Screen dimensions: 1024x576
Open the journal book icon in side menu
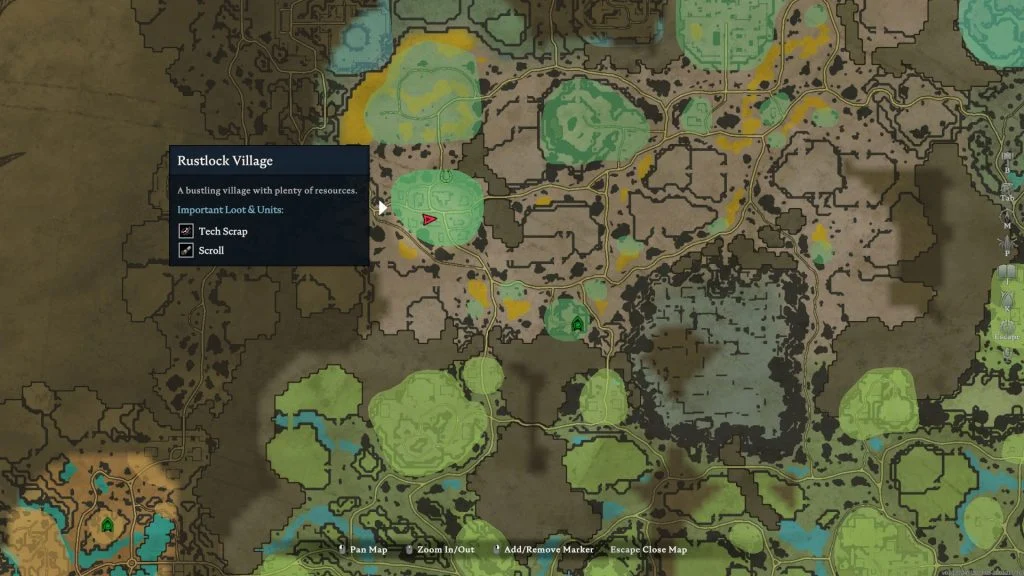coord(1006,273)
